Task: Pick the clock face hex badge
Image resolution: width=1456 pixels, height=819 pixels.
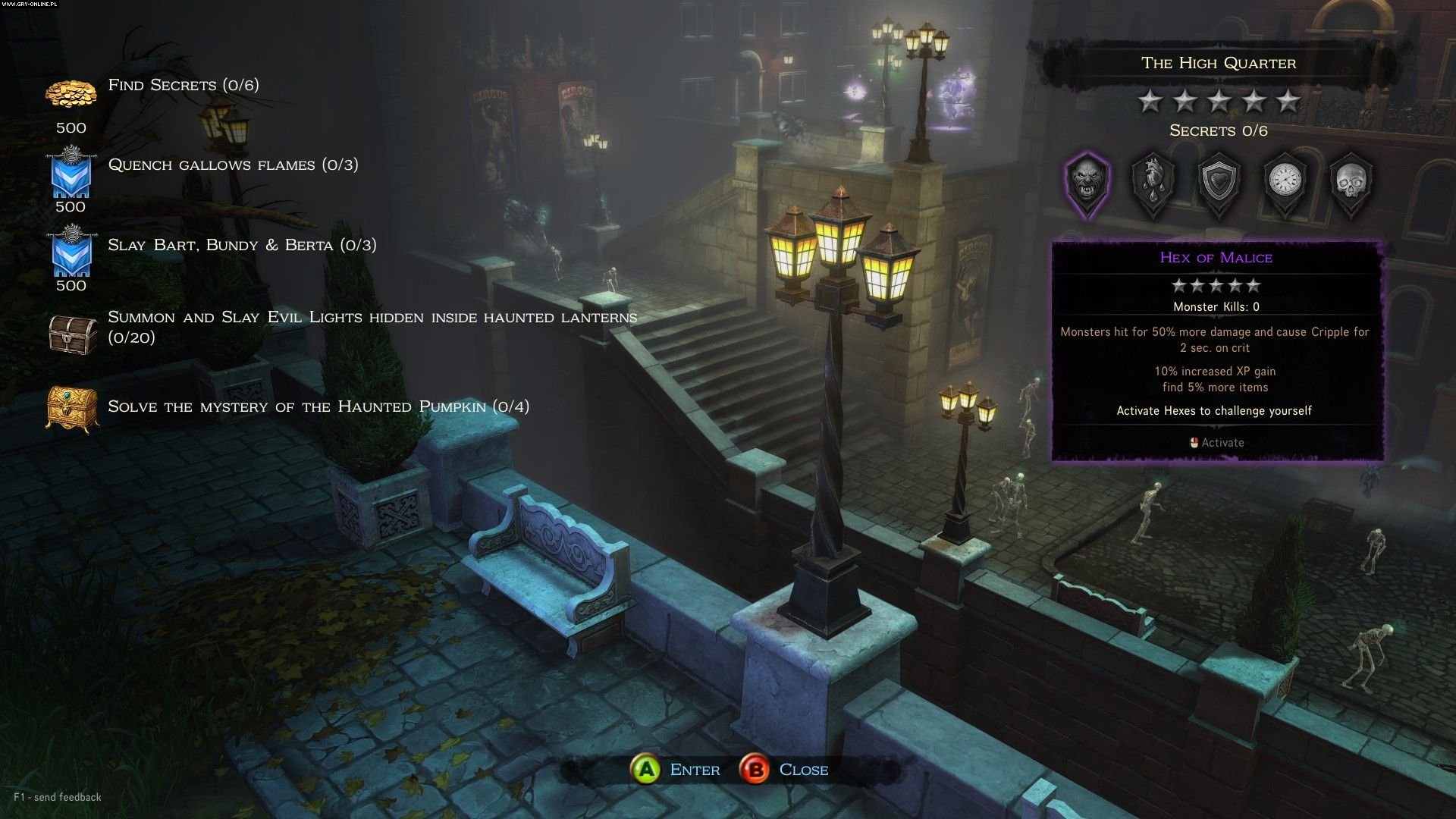Action: pyautogui.click(x=1285, y=183)
